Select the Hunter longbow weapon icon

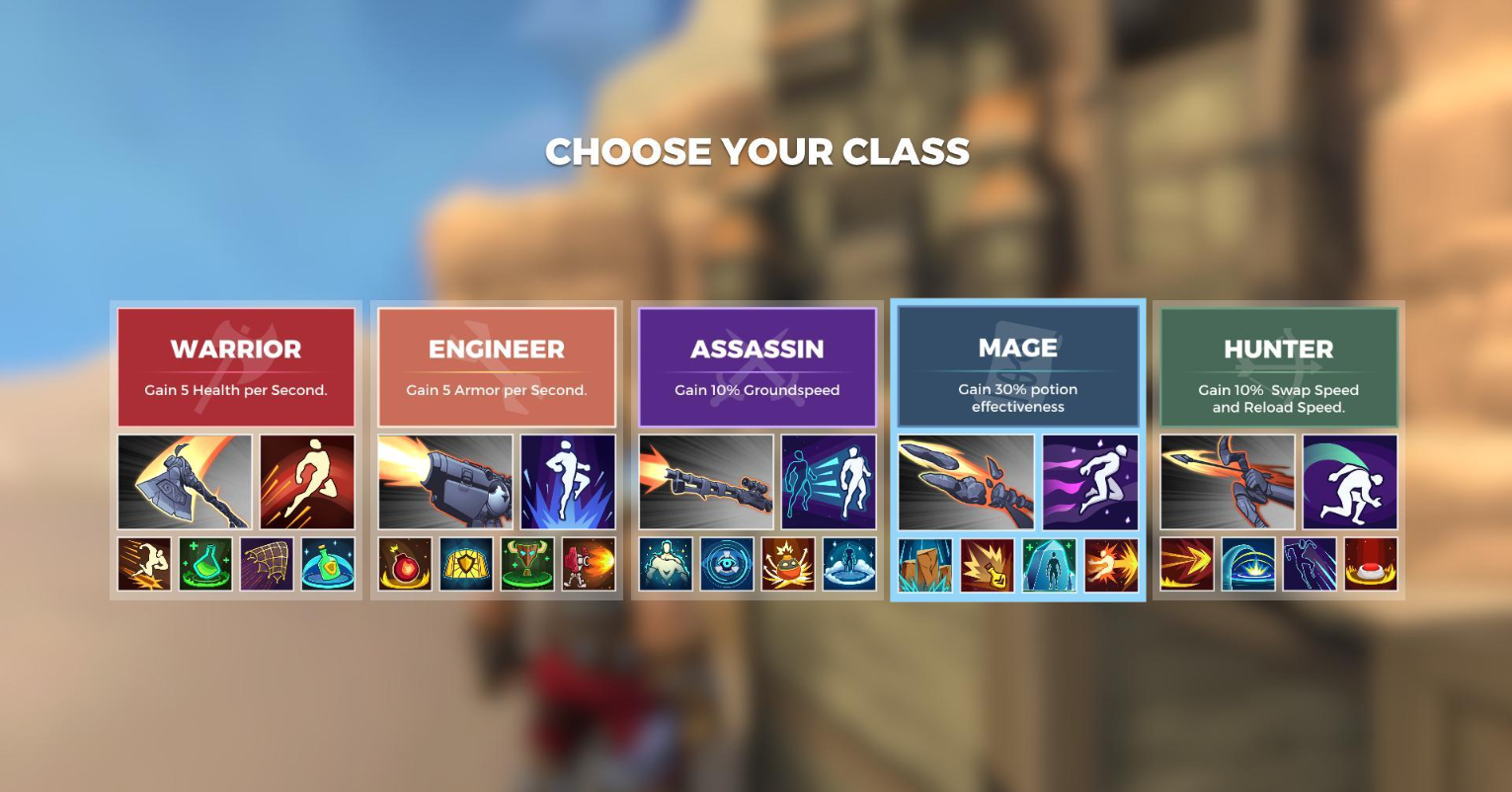click(1227, 482)
